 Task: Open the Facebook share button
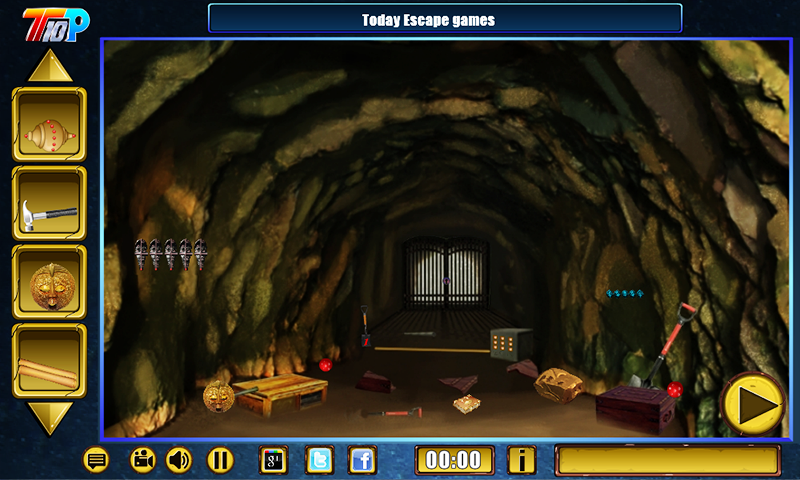363,460
